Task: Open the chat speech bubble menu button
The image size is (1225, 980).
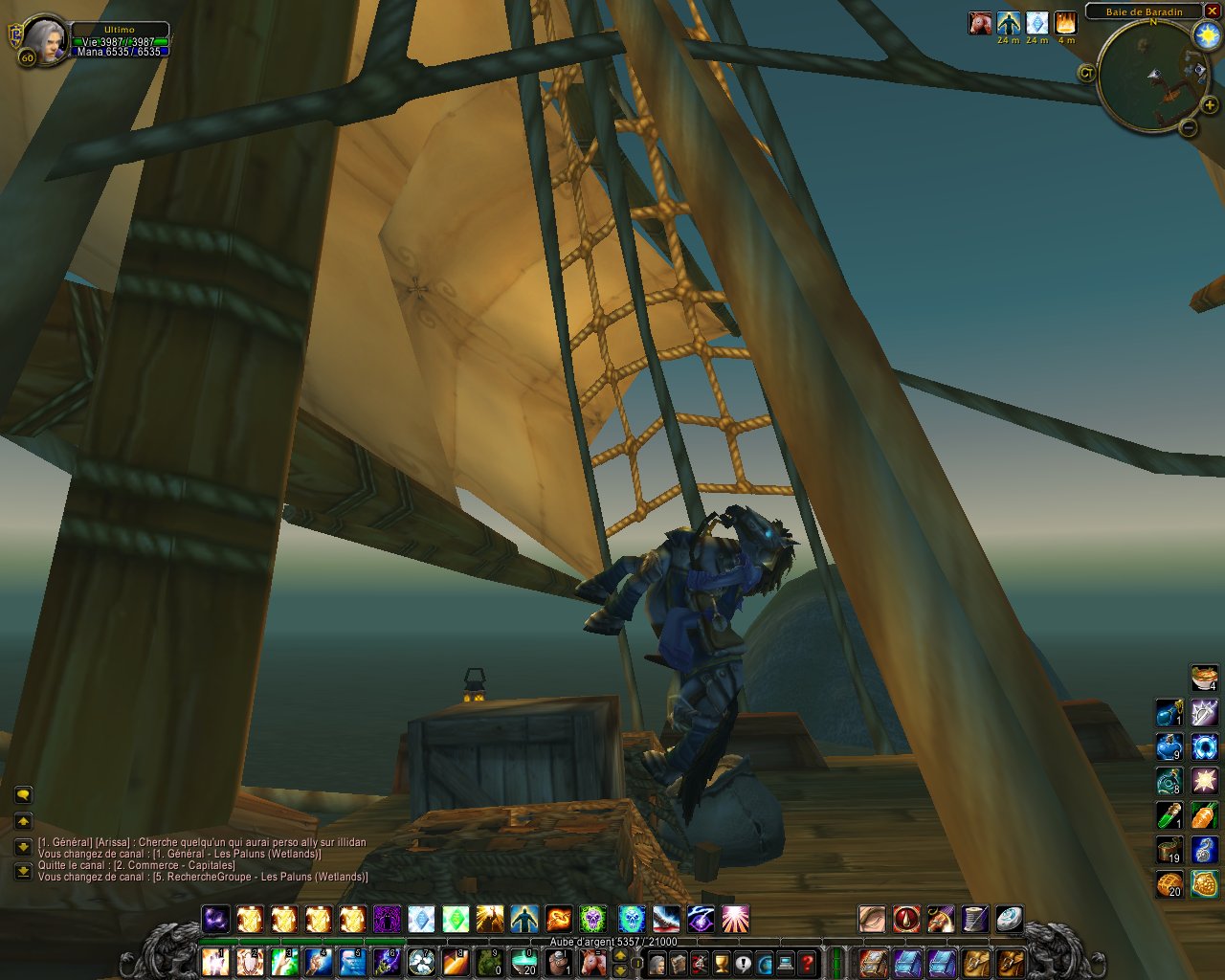Action: click(x=23, y=794)
